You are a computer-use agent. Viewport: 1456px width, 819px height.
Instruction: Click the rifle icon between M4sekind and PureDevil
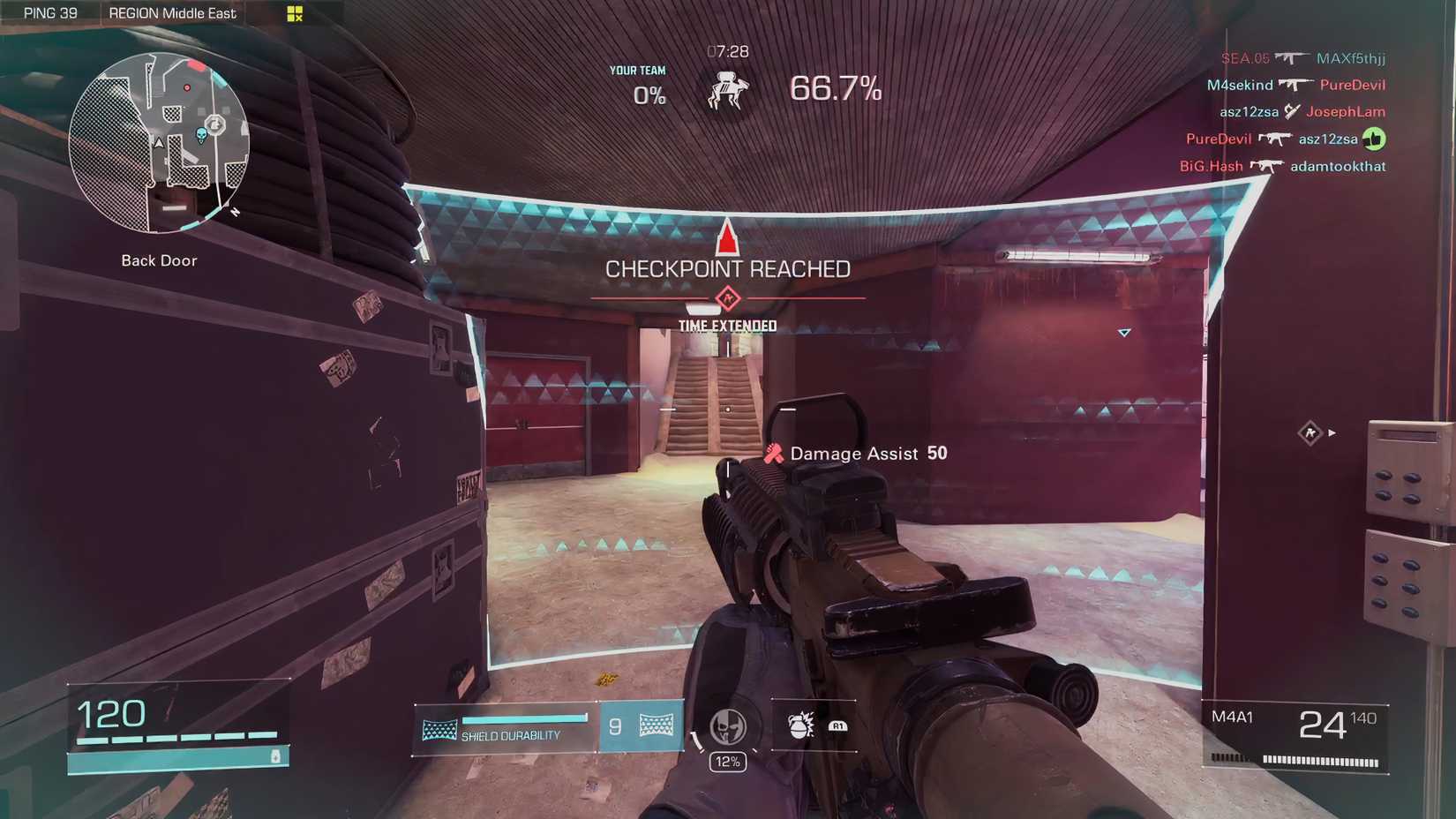point(1296,85)
